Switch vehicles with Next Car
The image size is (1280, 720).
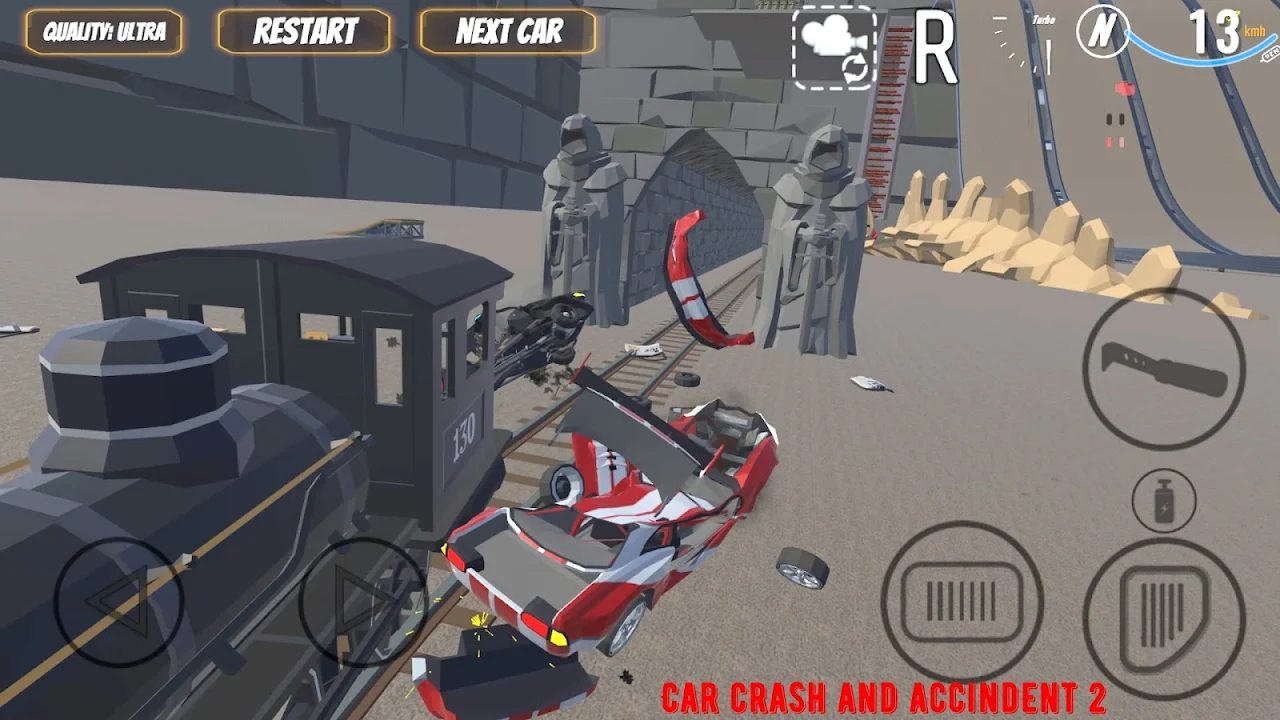coord(508,32)
